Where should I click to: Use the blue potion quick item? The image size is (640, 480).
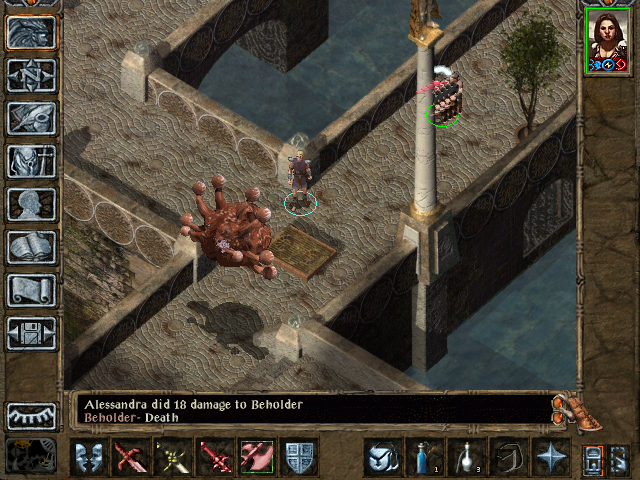[x=424, y=458]
